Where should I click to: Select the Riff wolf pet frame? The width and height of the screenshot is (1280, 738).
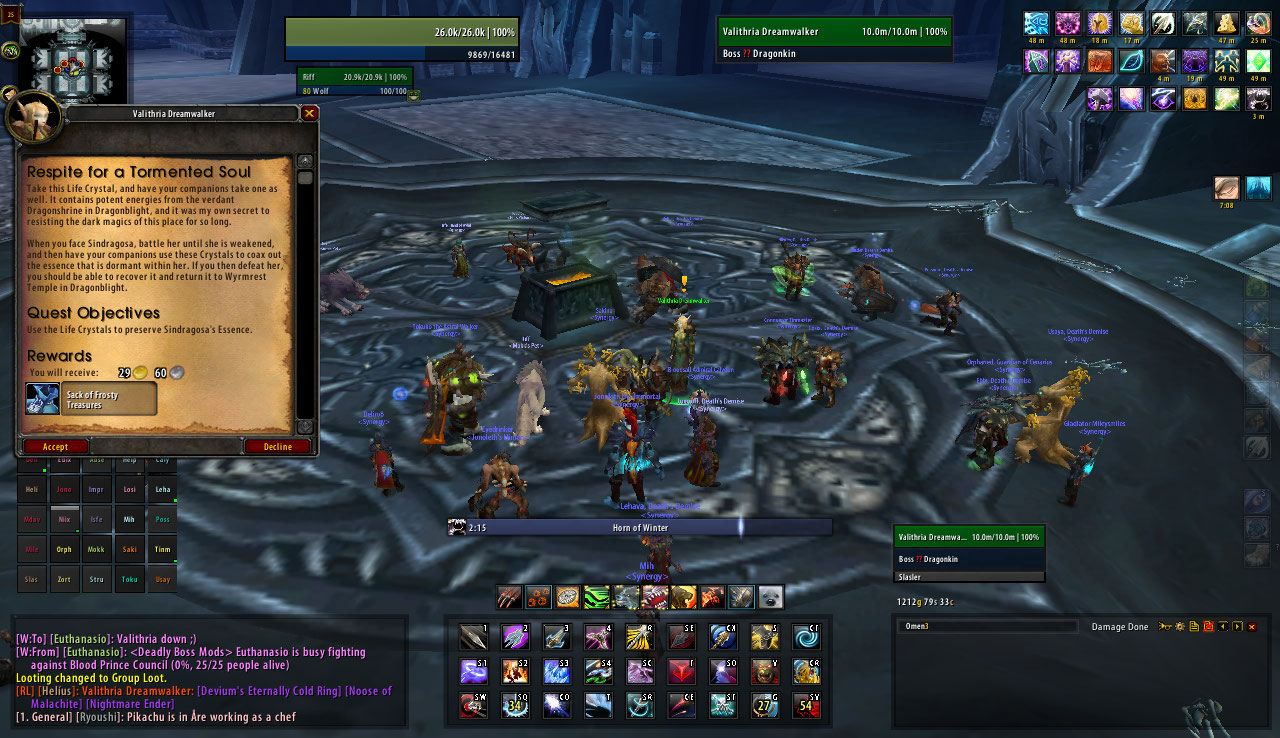click(x=354, y=77)
